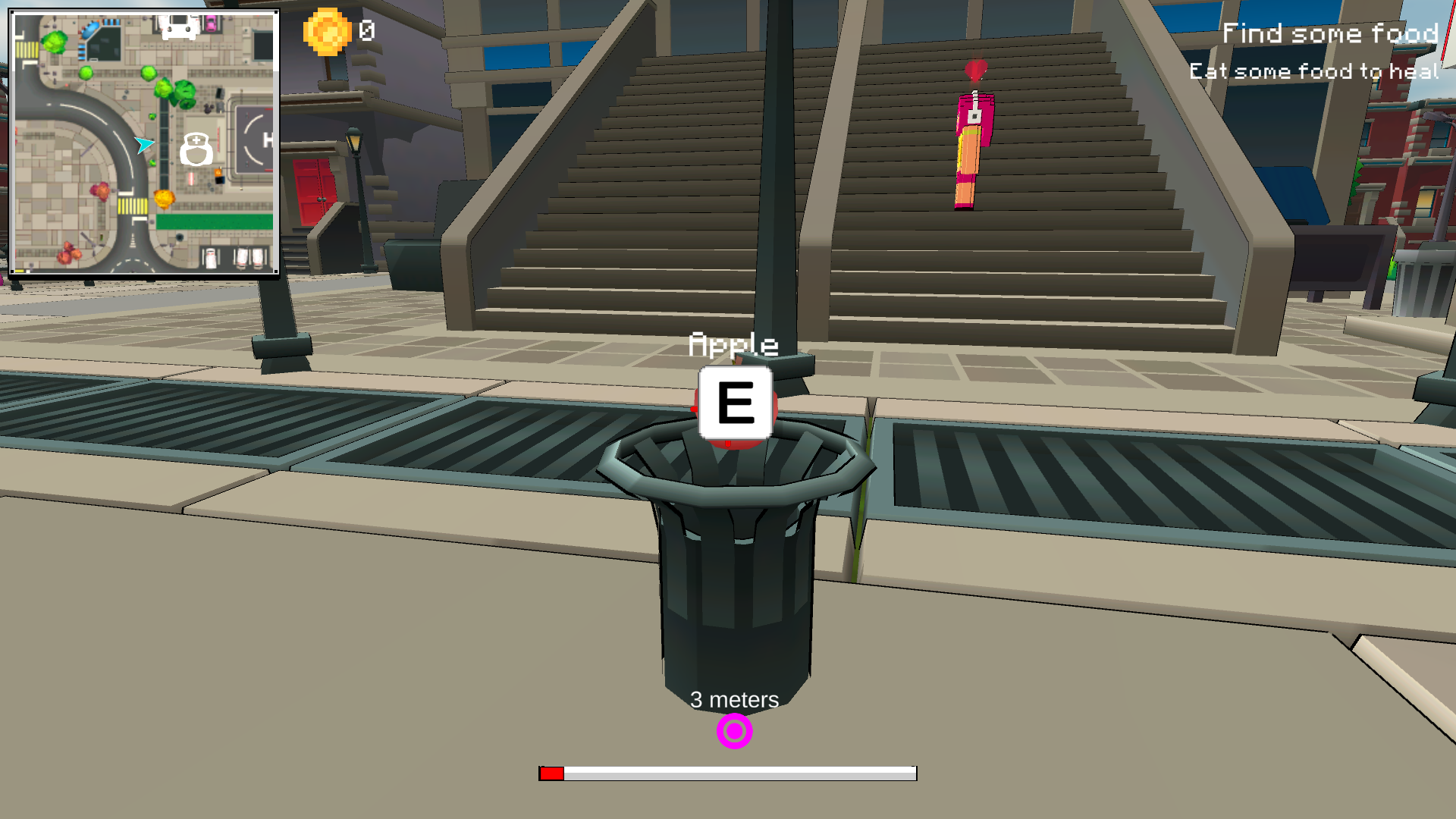
Task: Click the nurse icon on the minimap
Action: coord(196,149)
